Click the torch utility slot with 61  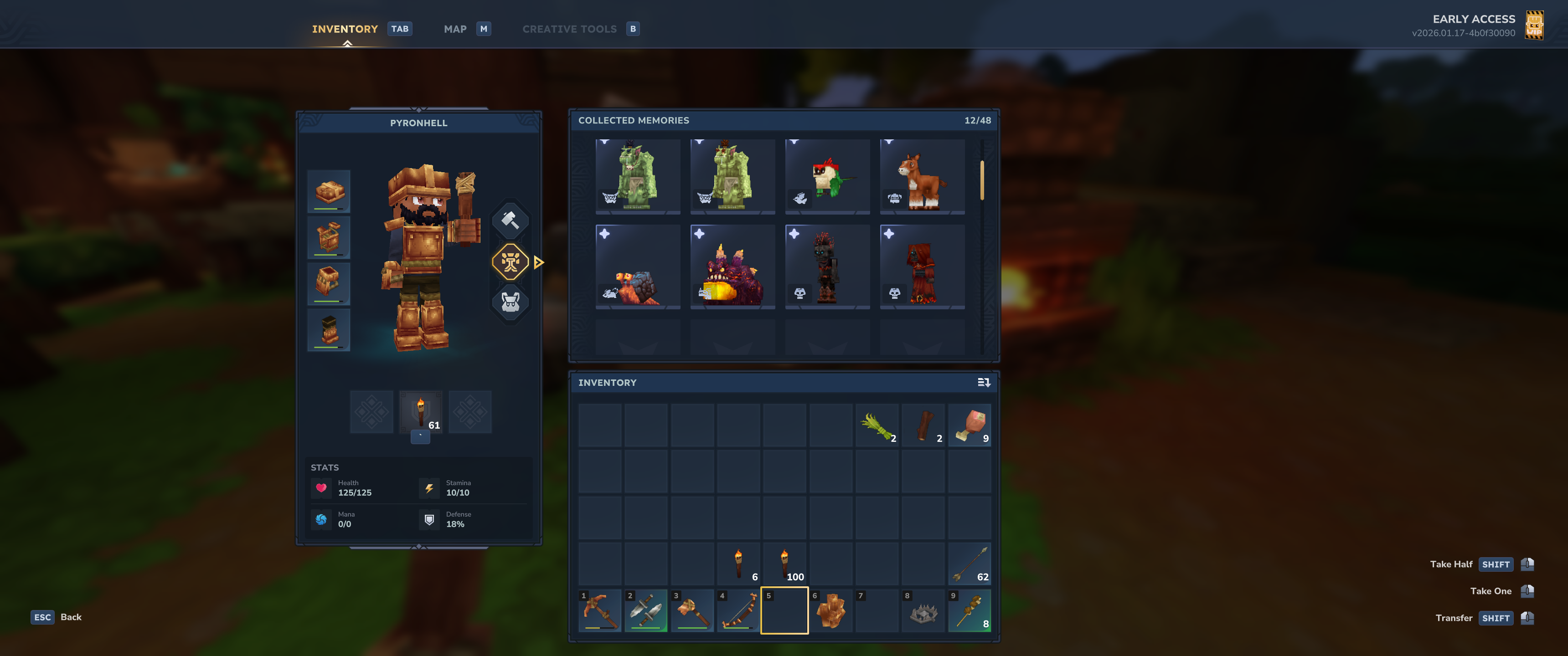[421, 412]
